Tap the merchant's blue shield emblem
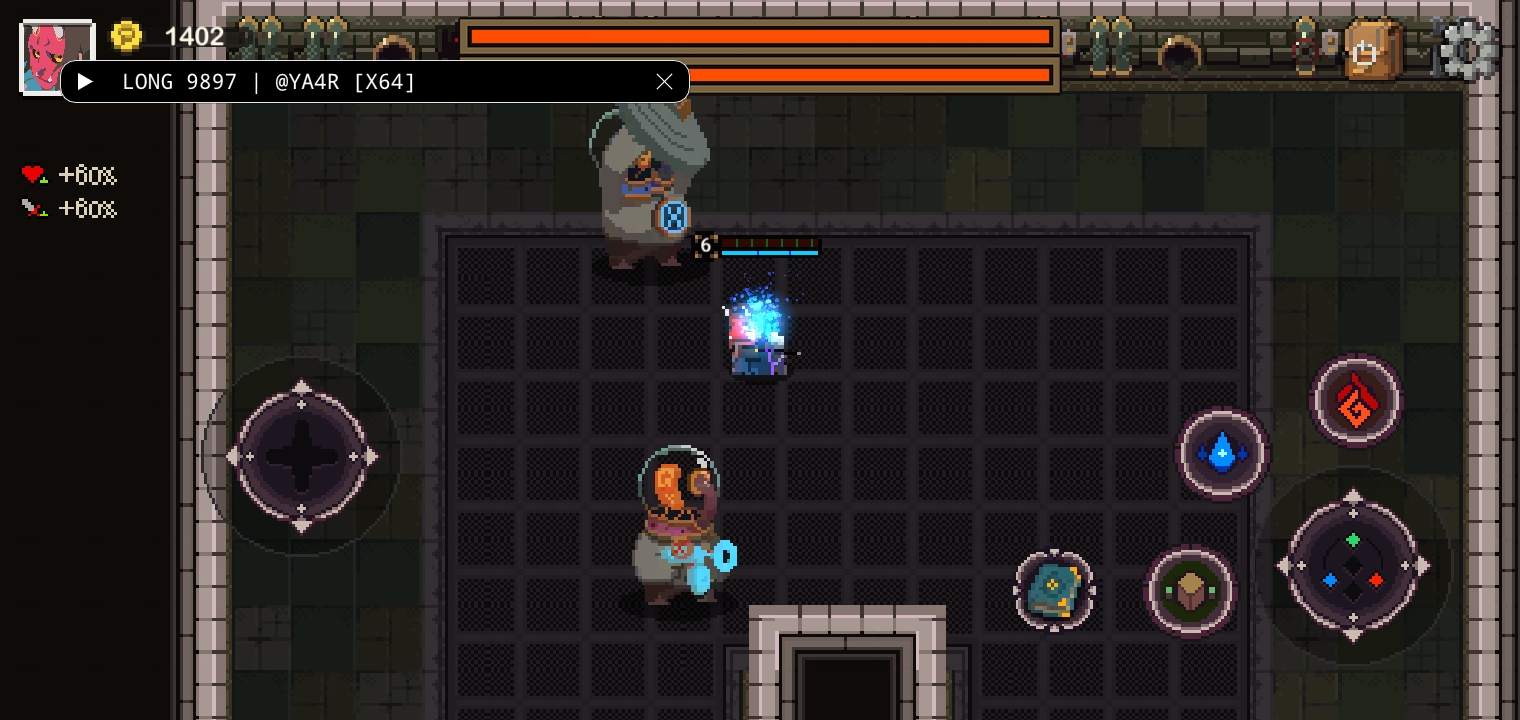Screen dimensions: 1520x720 tap(672, 217)
